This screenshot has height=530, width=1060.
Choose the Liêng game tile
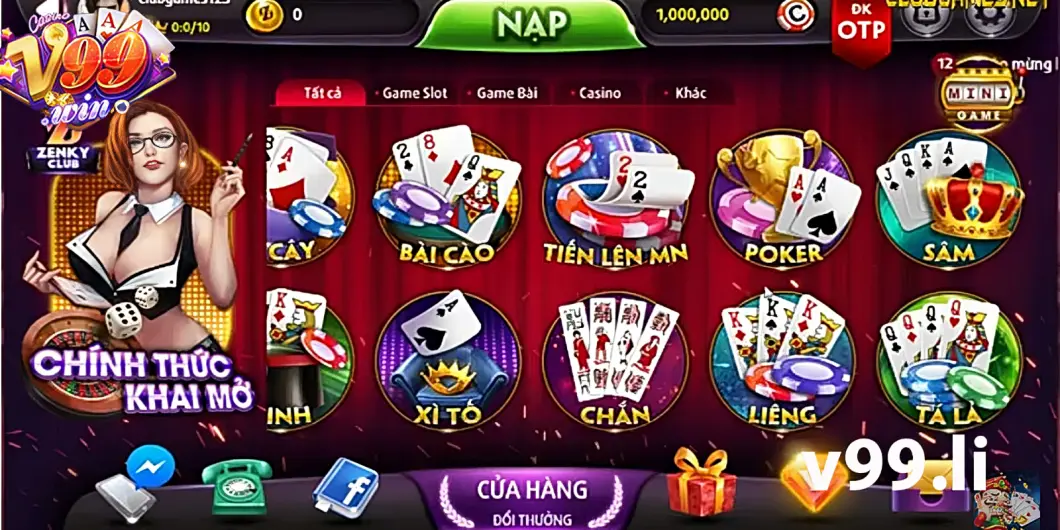click(782, 360)
